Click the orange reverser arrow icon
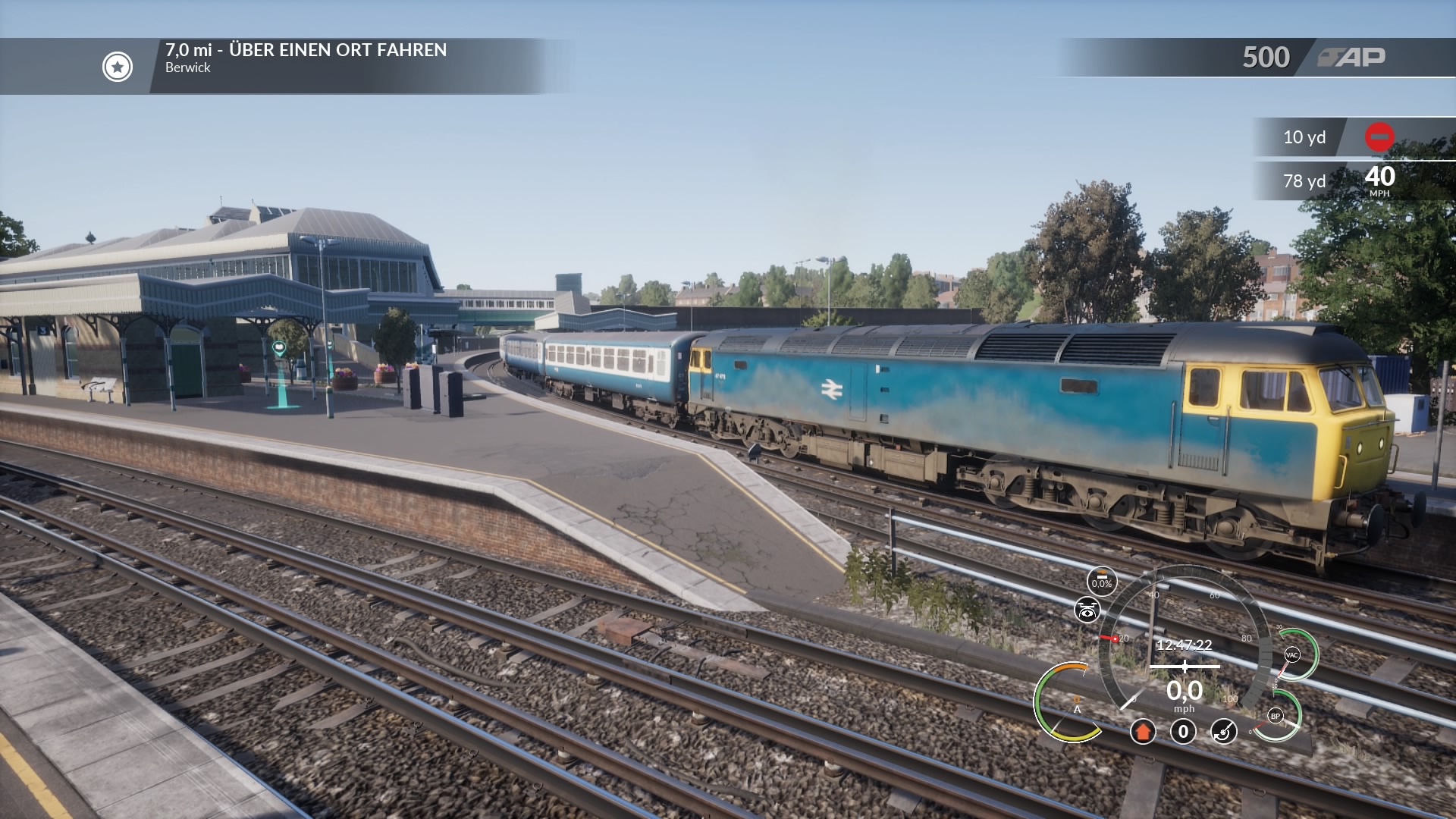The height and width of the screenshot is (819, 1456). pyautogui.click(x=1143, y=732)
